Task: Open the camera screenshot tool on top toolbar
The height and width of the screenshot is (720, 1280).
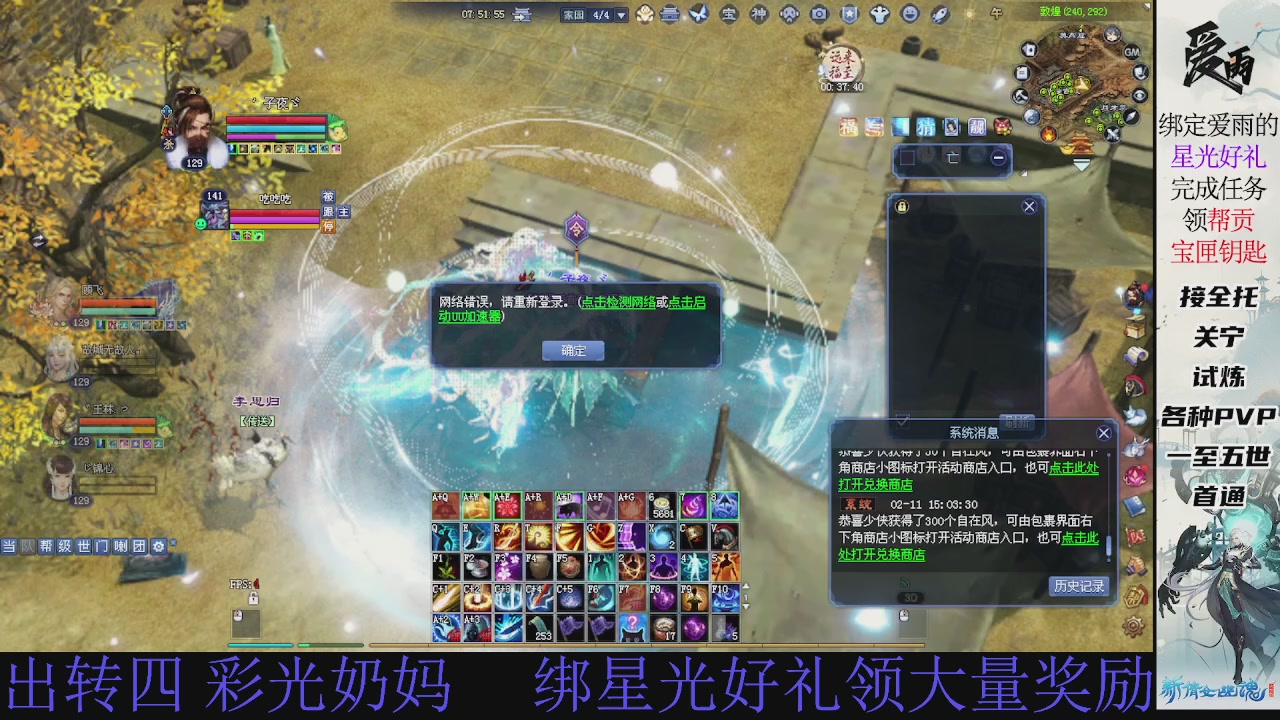Action: (819, 13)
